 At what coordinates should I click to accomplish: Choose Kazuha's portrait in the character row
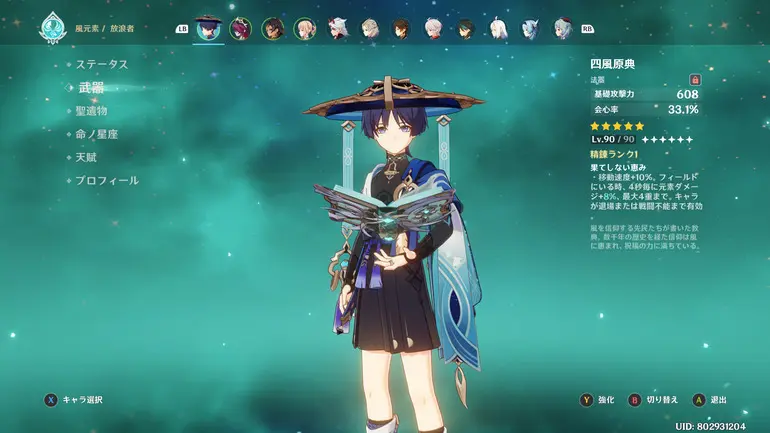(x=337, y=29)
